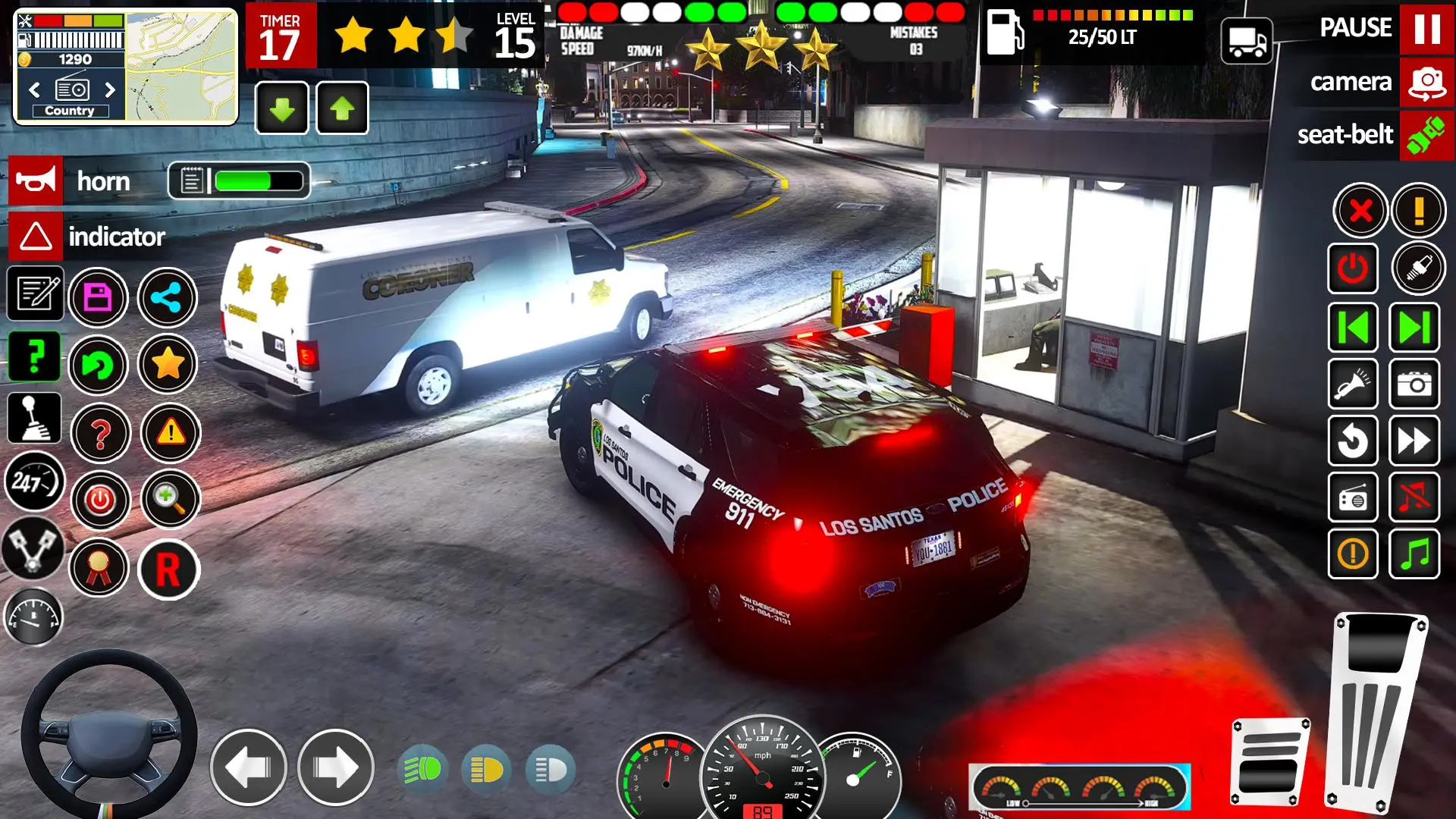Toggle the green headlight beam icon

422,770
